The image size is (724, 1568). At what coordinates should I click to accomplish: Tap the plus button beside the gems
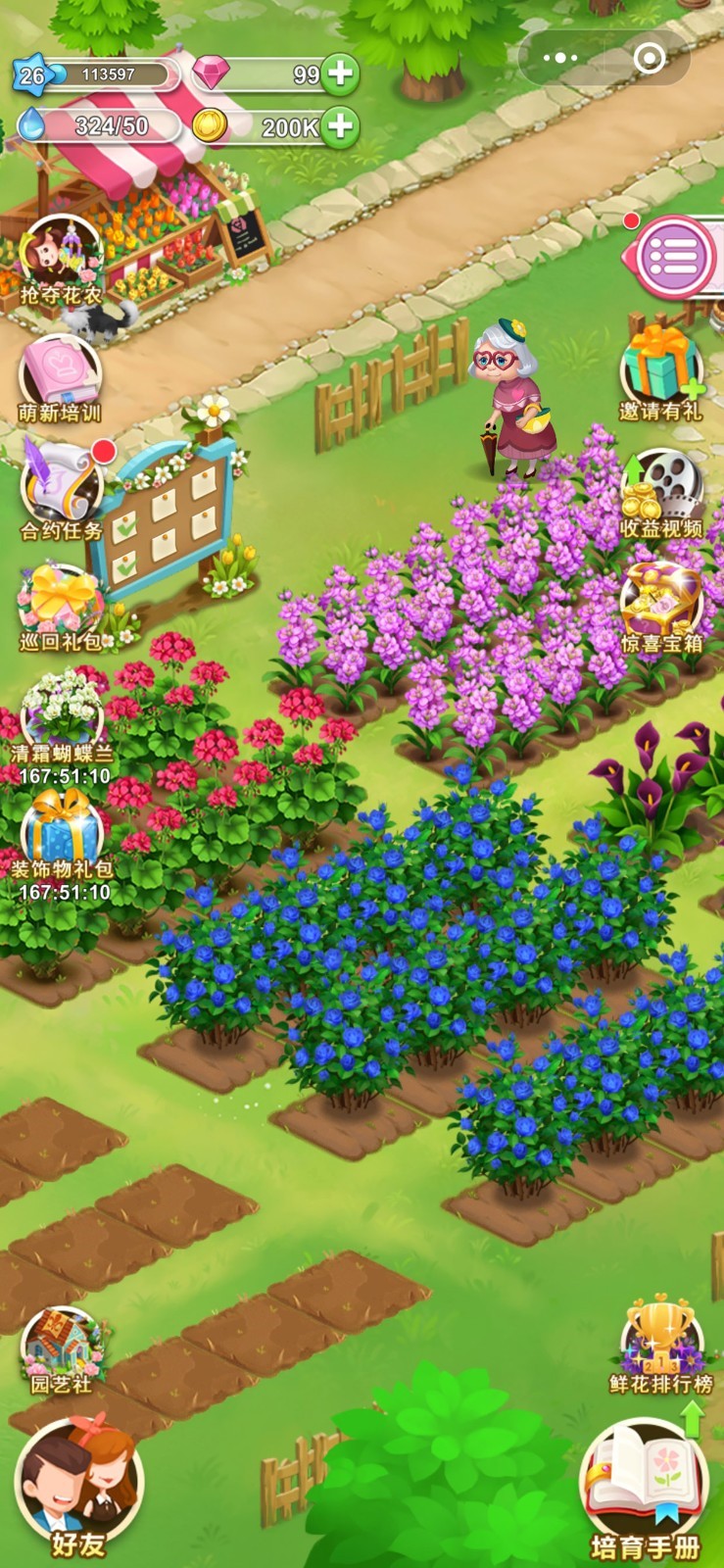click(x=339, y=74)
